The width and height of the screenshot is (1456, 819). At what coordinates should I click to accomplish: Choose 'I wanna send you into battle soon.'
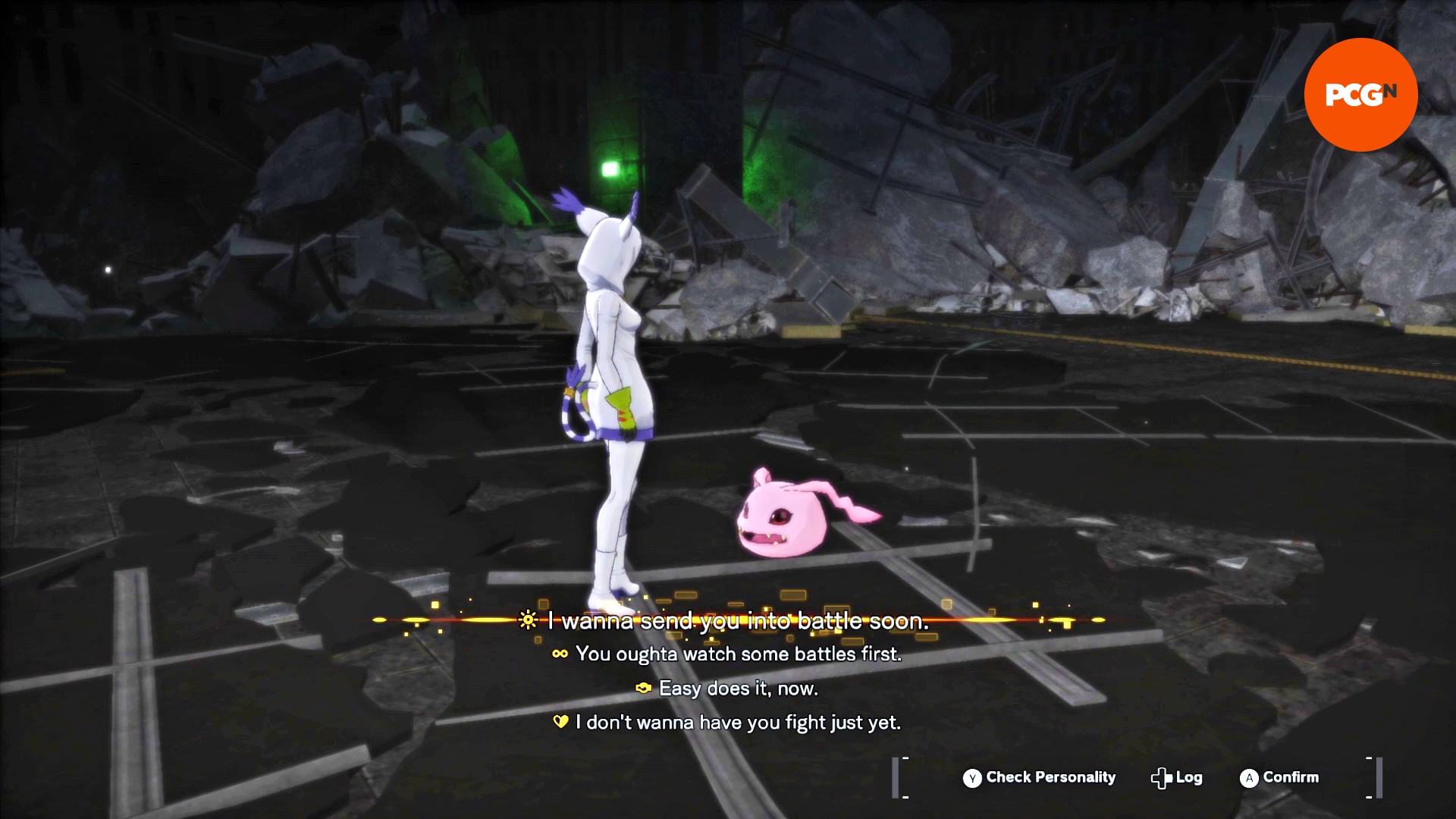737,621
